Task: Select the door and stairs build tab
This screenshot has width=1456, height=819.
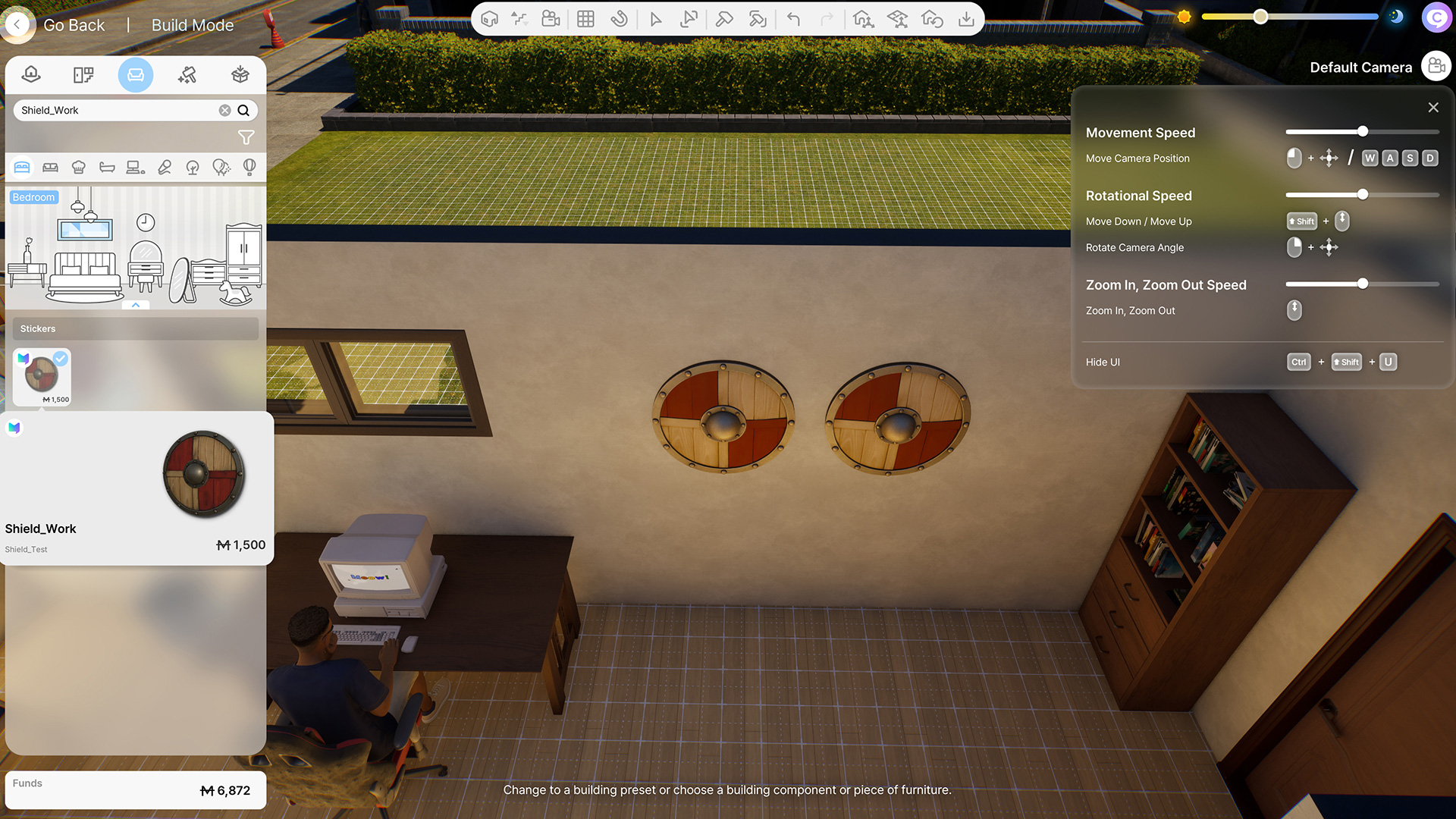Action: pos(83,74)
